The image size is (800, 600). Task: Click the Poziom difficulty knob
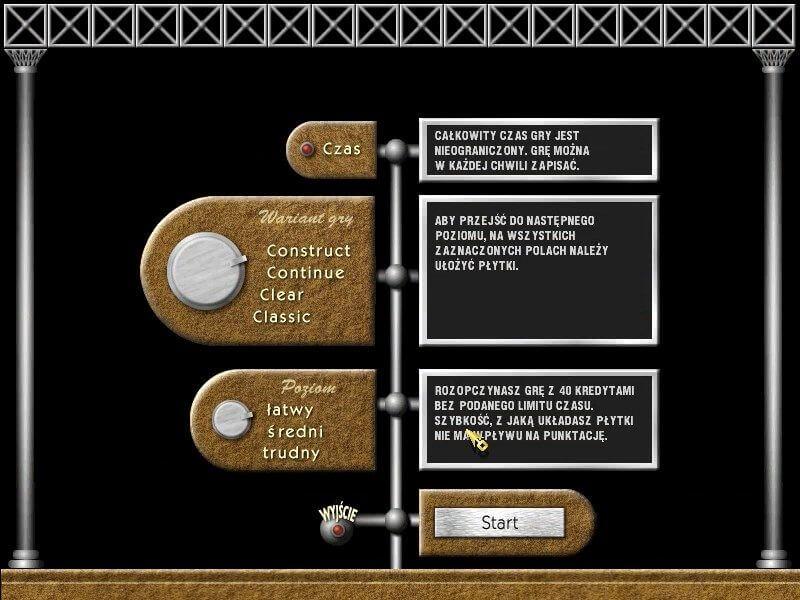[x=232, y=419]
